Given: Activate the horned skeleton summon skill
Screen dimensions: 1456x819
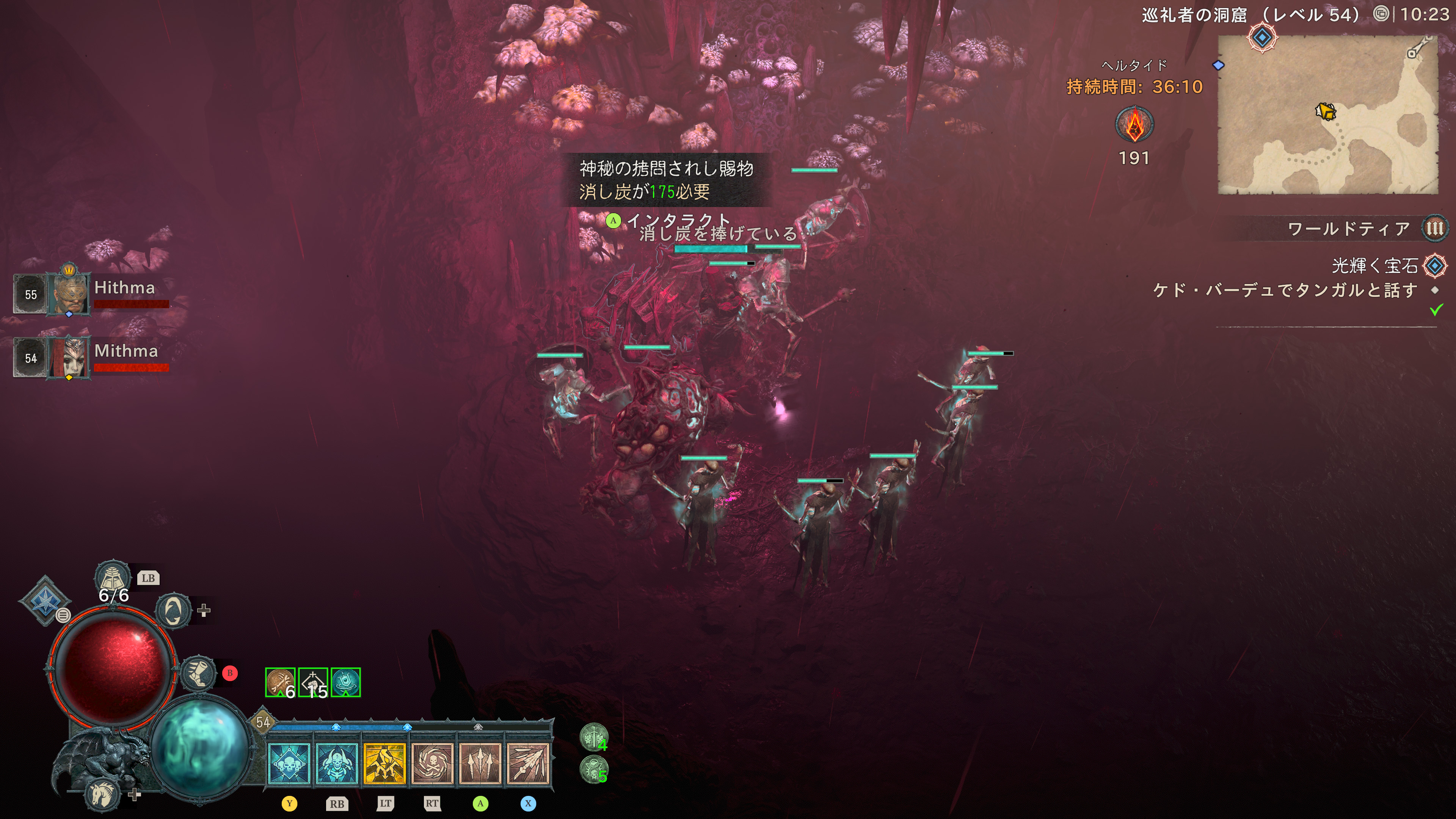Looking at the screenshot, I should 337,764.
